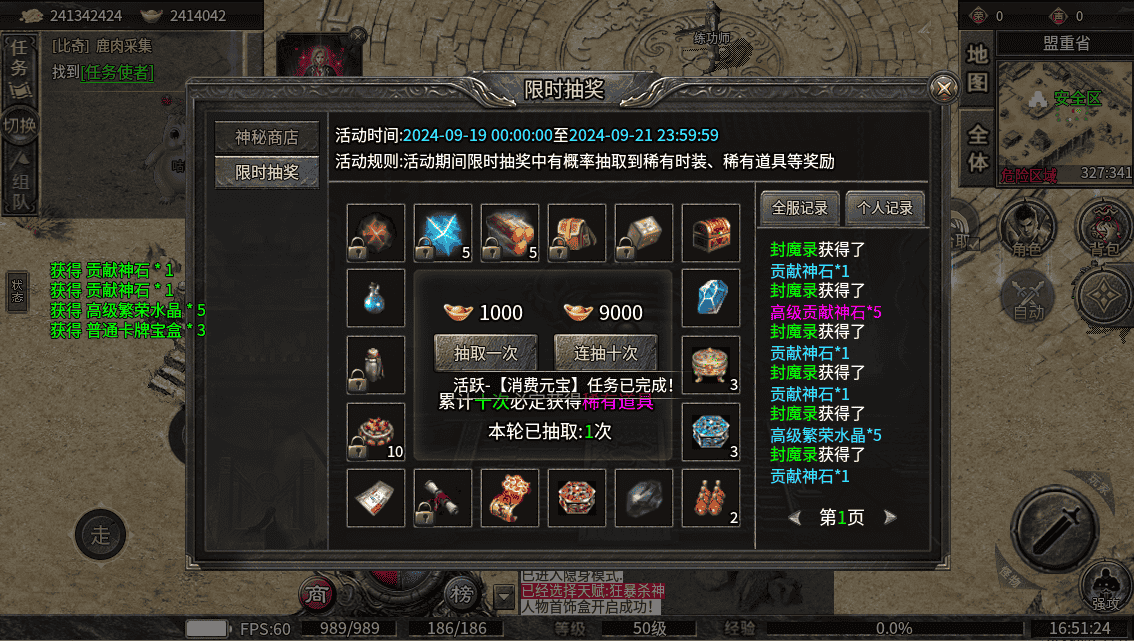Show the 全服记录 server records
The height and width of the screenshot is (641, 1134).
click(x=800, y=208)
